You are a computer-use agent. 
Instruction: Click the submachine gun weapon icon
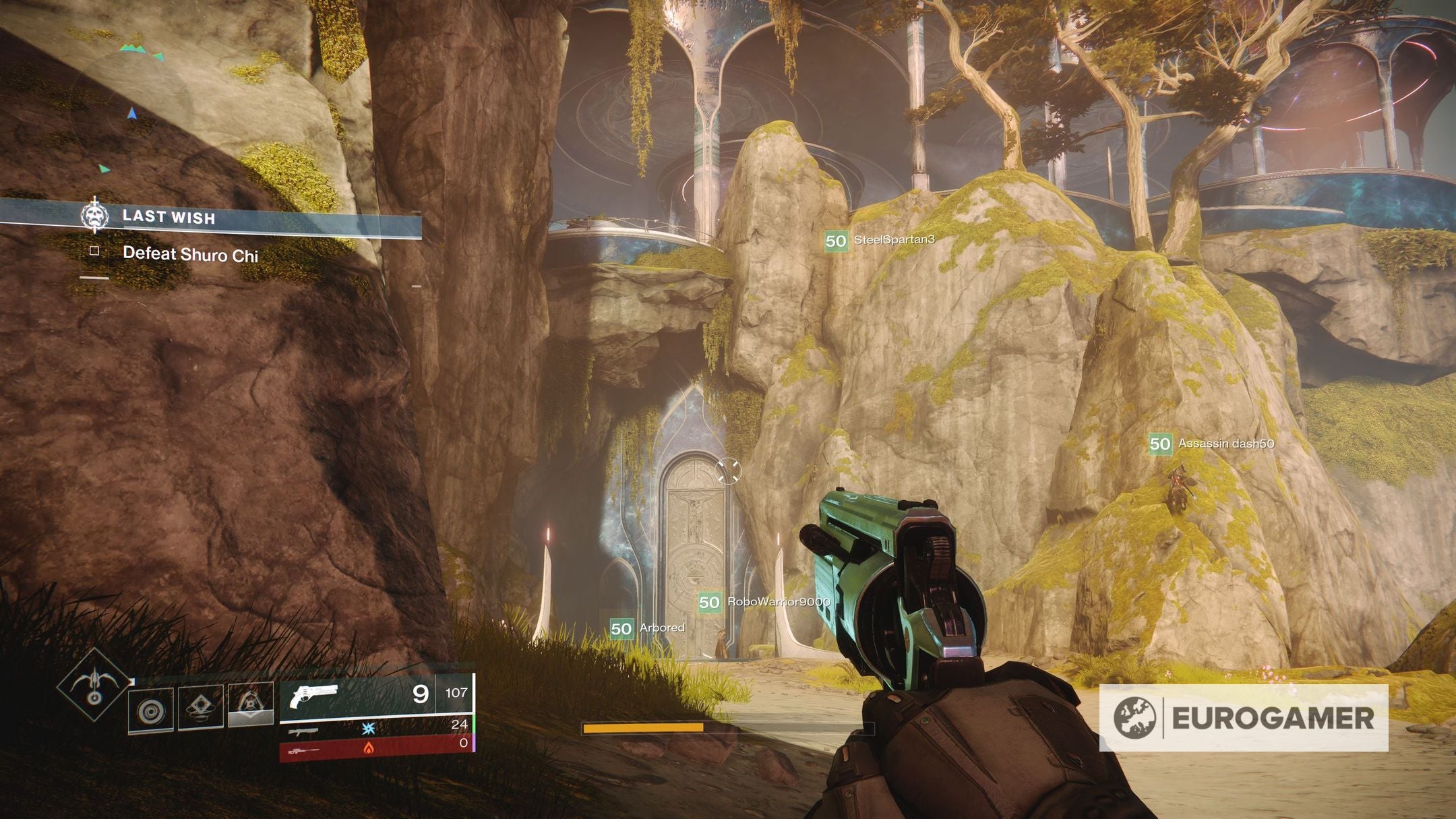point(304,732)
